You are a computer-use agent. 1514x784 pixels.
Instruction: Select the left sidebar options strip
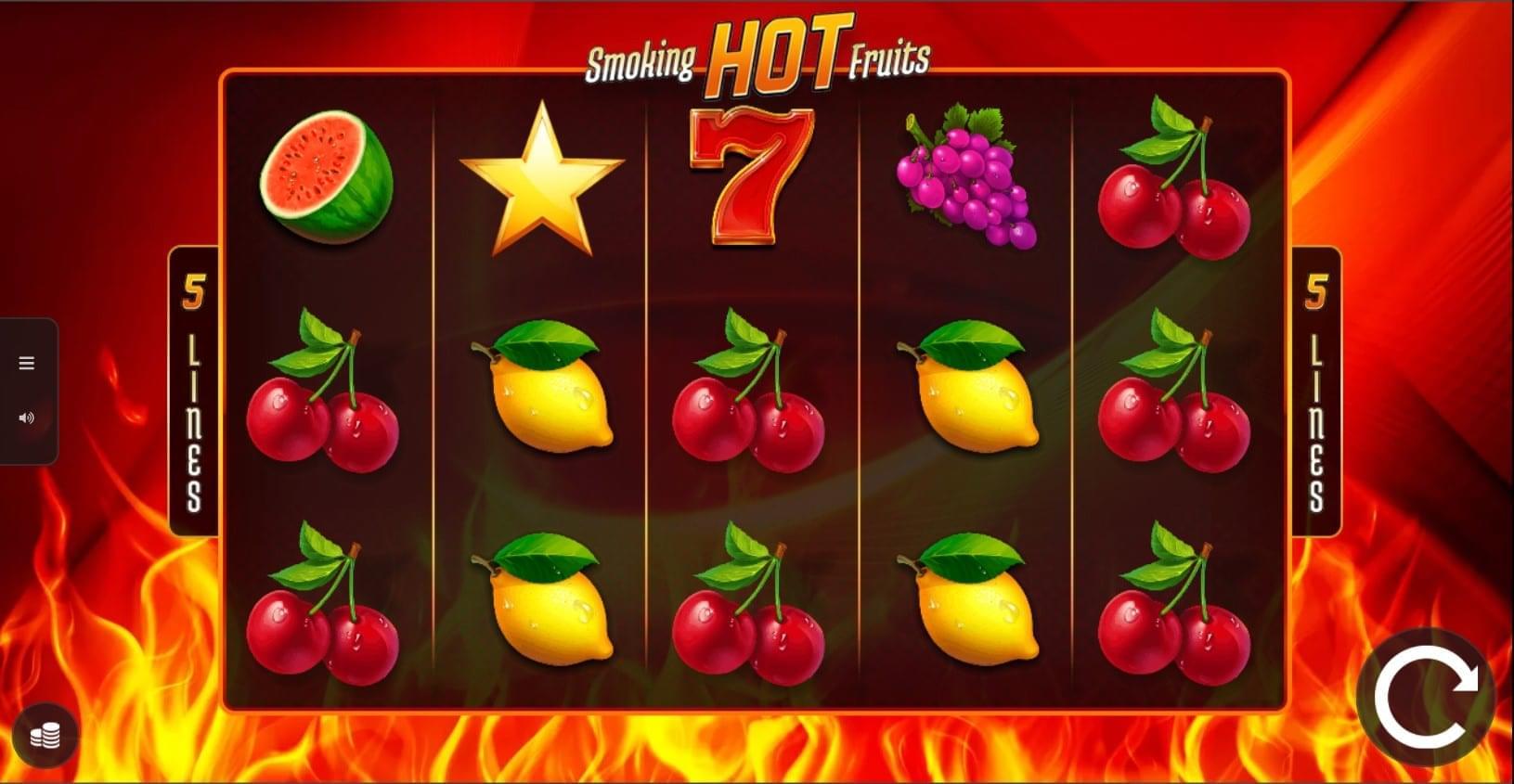tap(27, 390)
